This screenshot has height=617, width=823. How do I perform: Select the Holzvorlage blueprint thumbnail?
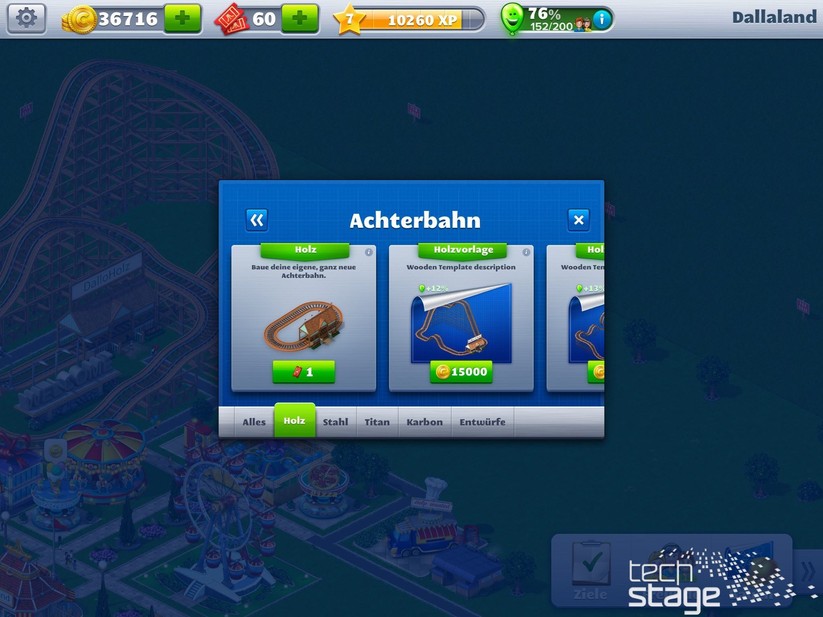click(462, 322)
